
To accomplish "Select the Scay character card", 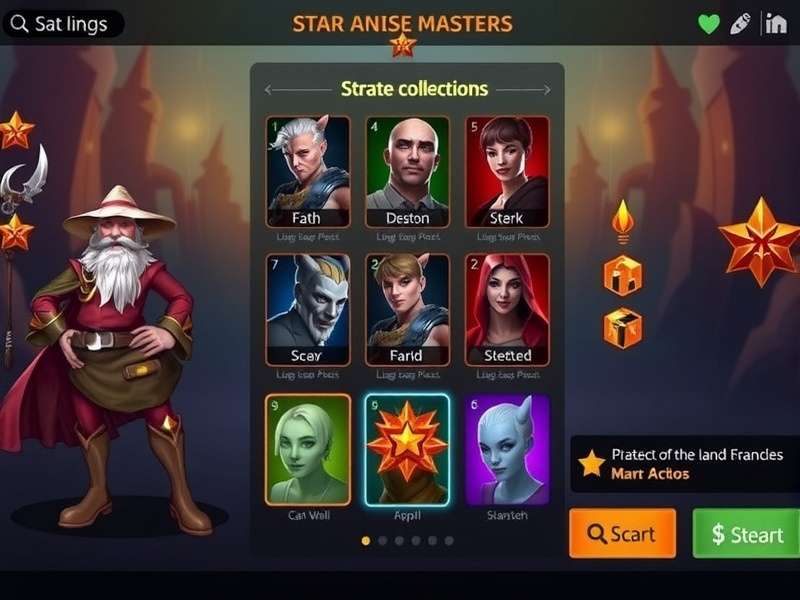I will [308, 309].
